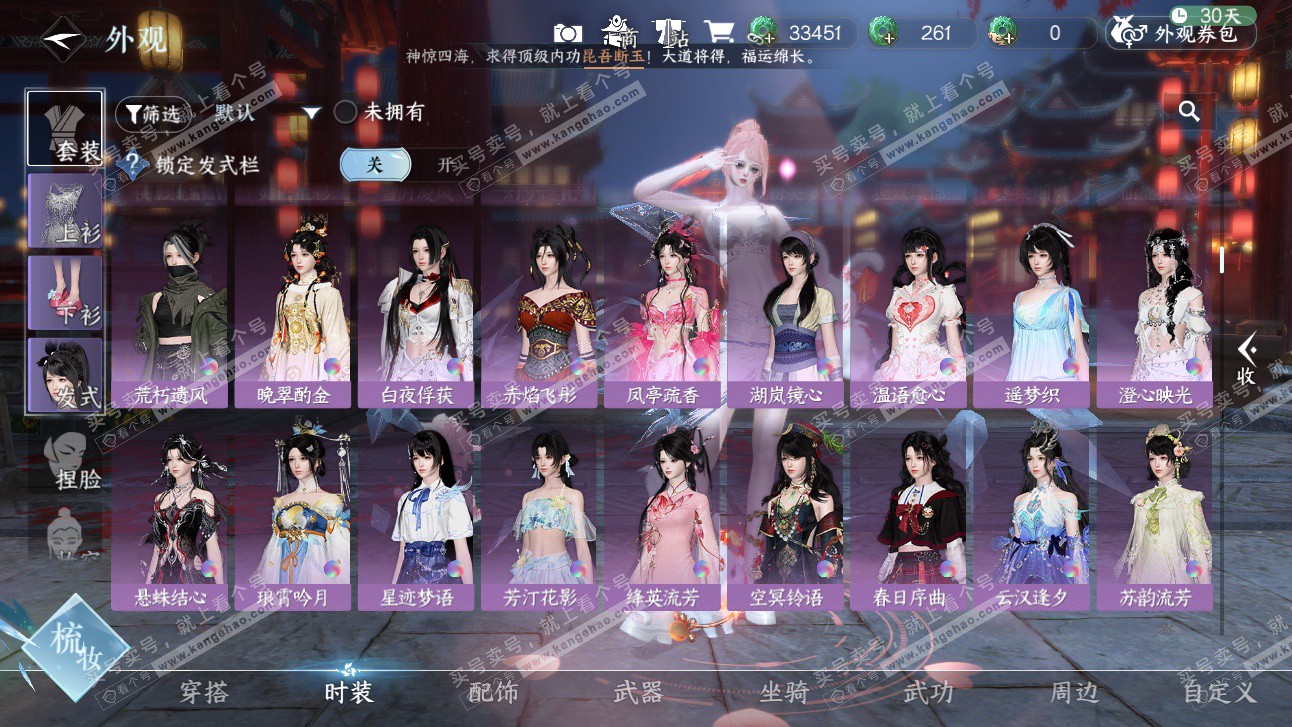Open the 外观券包 voucher pack
This screenshot has height=727, width=1292.
(x=1181, y=34)
